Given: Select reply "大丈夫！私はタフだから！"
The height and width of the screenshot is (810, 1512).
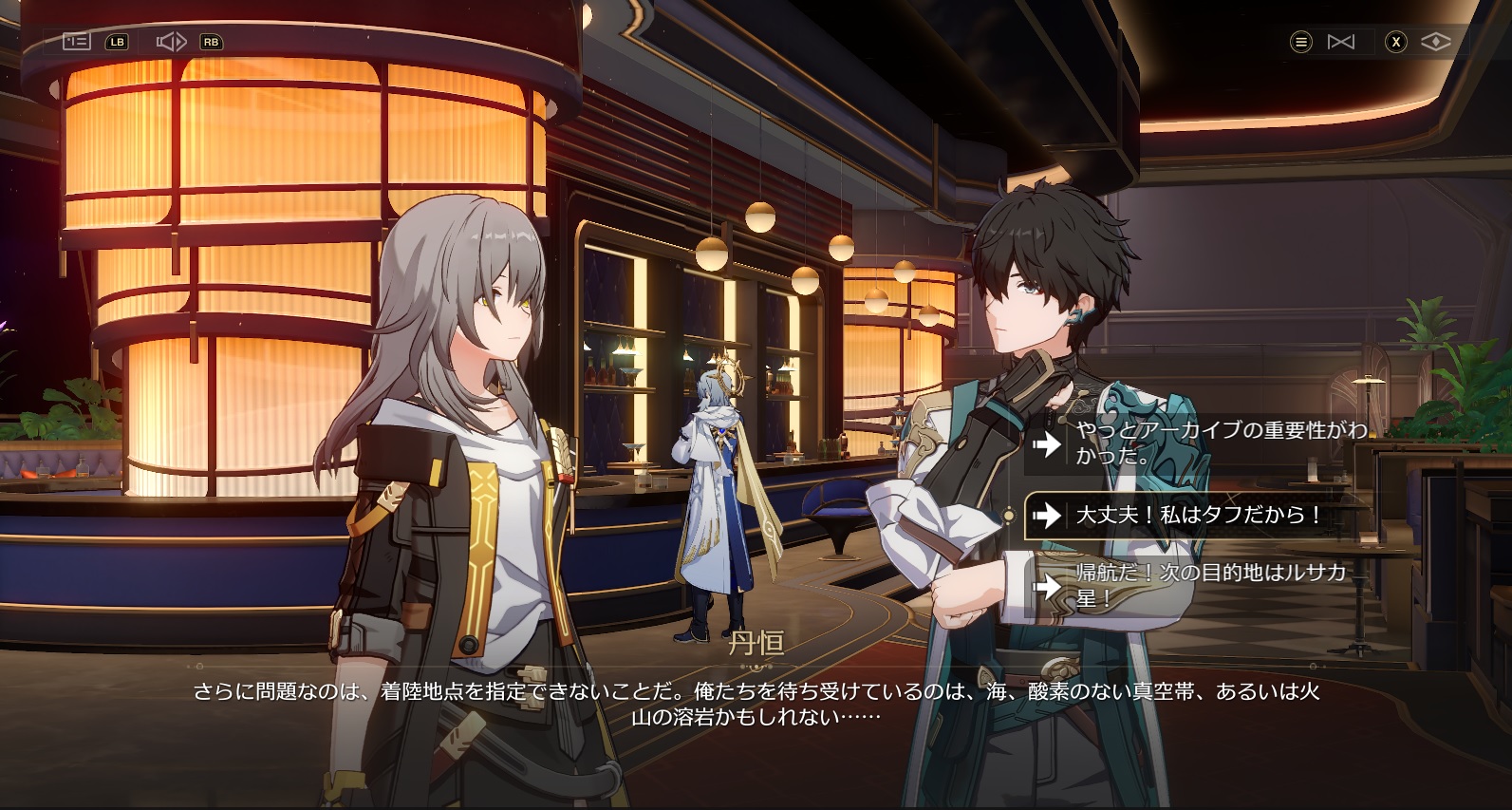Looking at the screenshot, I should pos(1198,516).
